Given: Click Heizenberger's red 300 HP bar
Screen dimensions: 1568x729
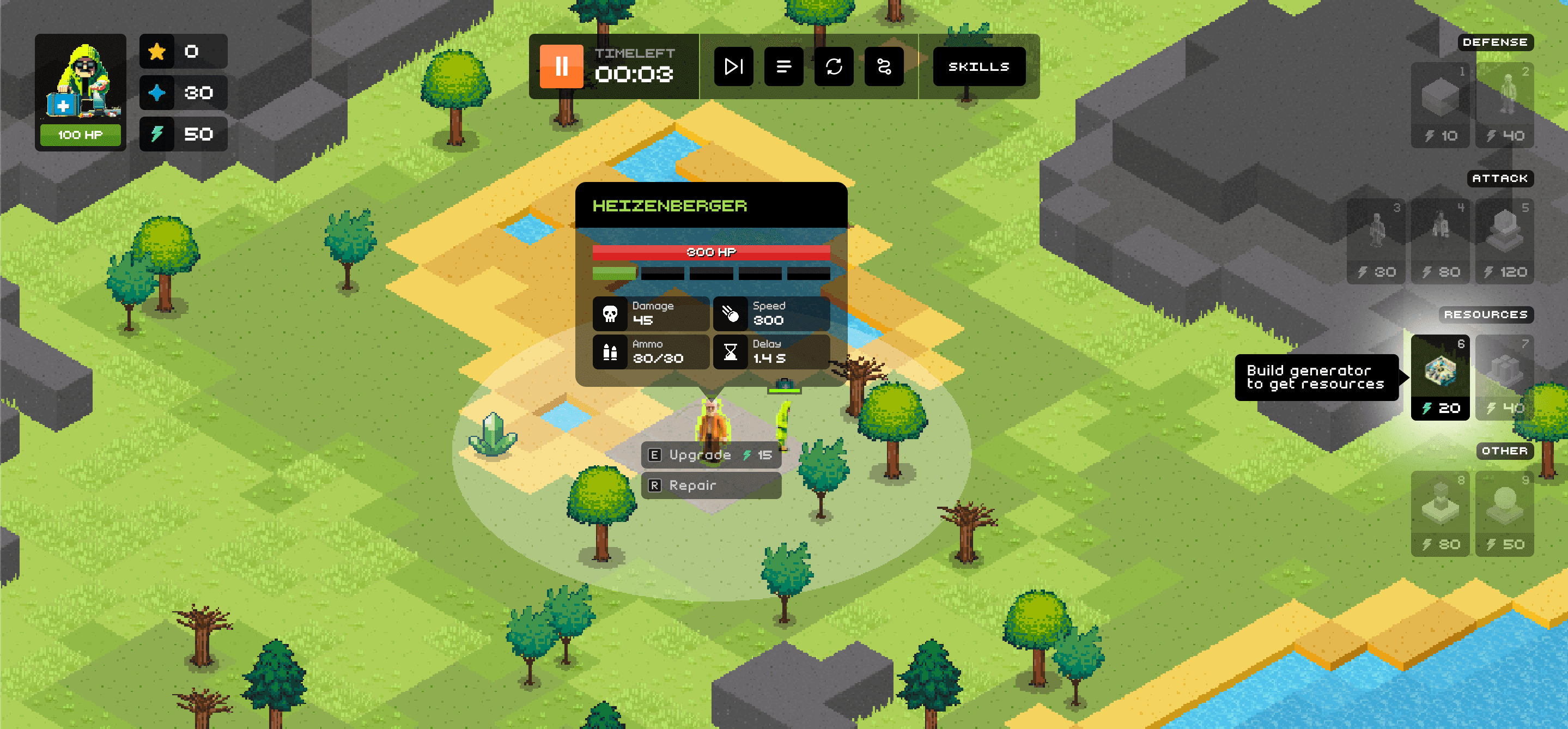Looking at the screenshot, I should click(710, 251).
